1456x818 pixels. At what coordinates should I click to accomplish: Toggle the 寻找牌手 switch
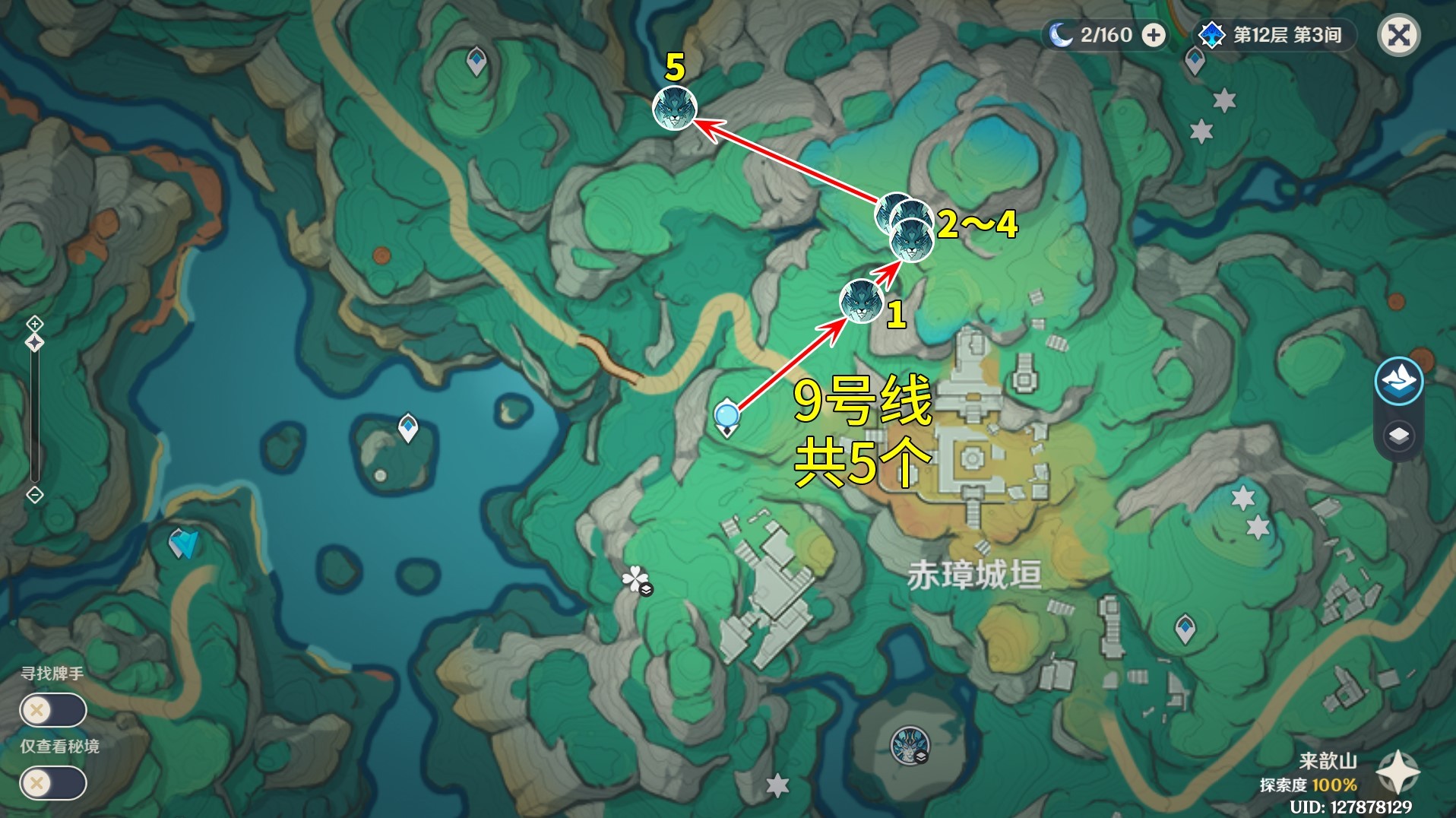click(x=53, y=711)
